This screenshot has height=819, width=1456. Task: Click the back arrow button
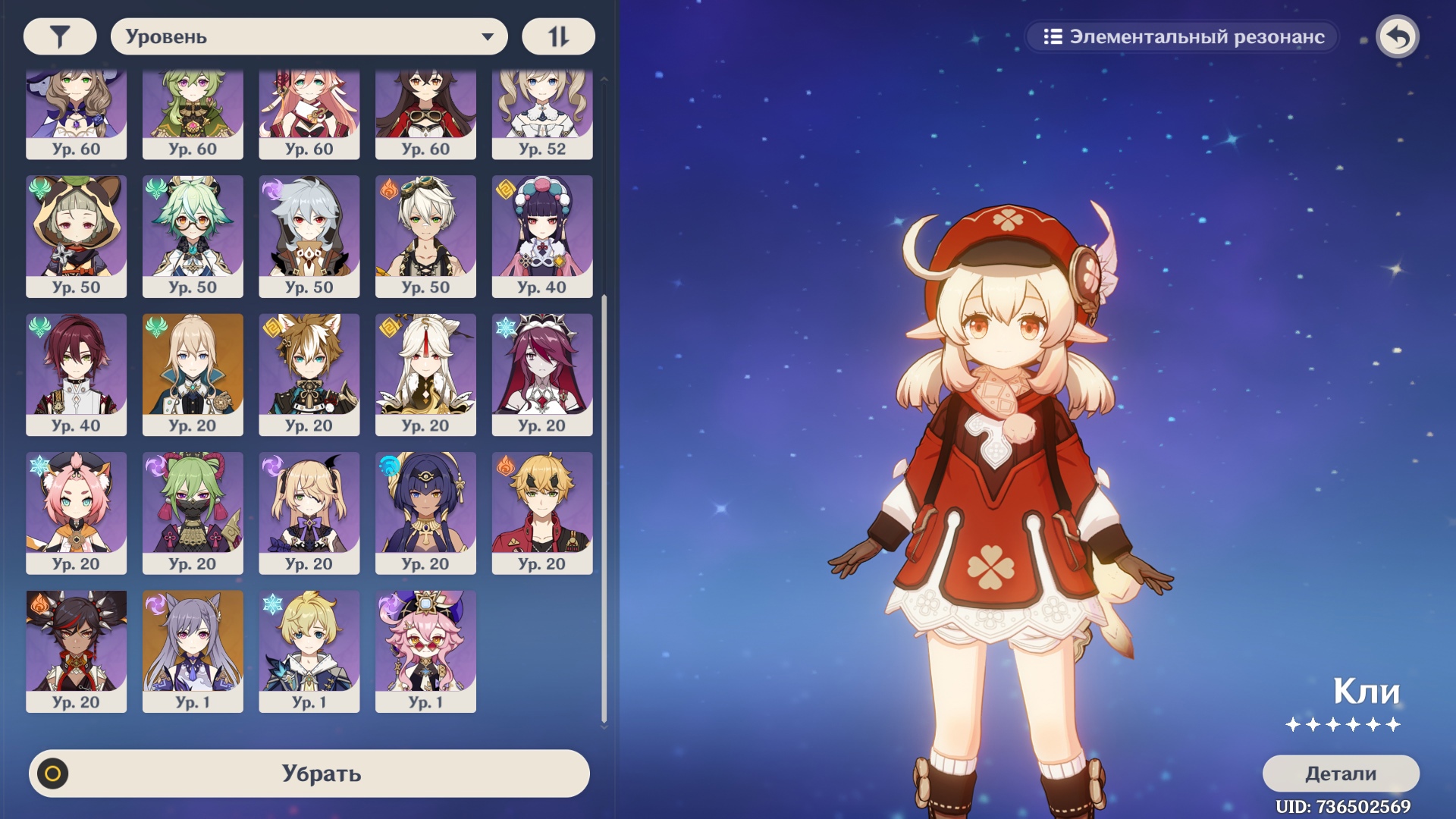tap(1398, 36)
